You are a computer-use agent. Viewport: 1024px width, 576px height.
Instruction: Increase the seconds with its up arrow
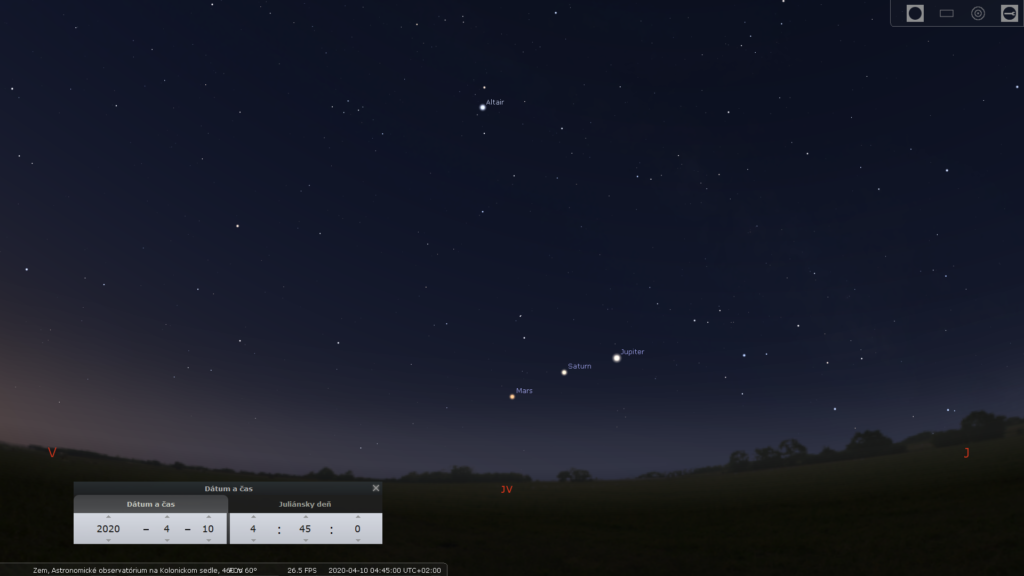pyautogui.click(x=357, y=517)
